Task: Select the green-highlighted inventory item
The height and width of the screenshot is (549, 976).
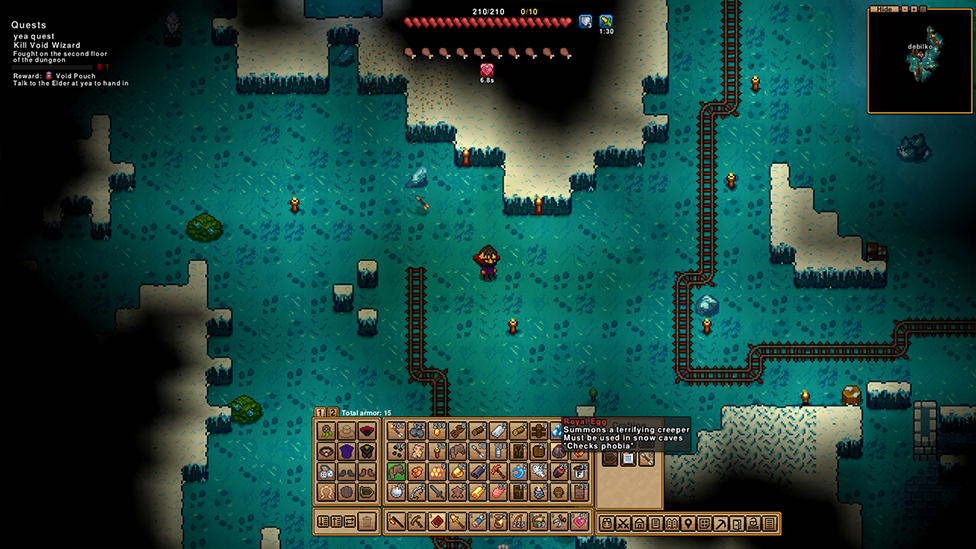Action: pos(396,471)
